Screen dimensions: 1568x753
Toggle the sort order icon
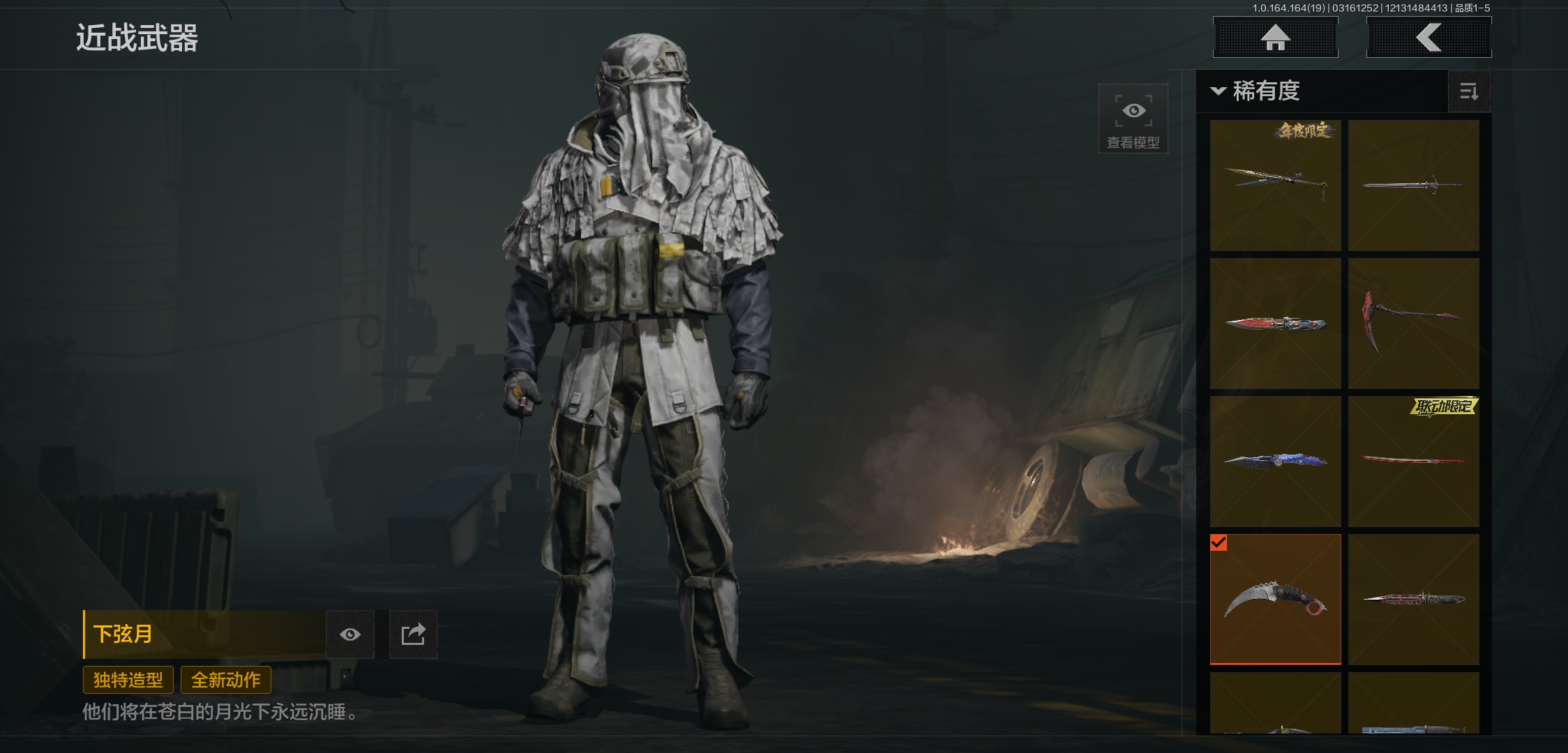click(x=1469, y=91)
